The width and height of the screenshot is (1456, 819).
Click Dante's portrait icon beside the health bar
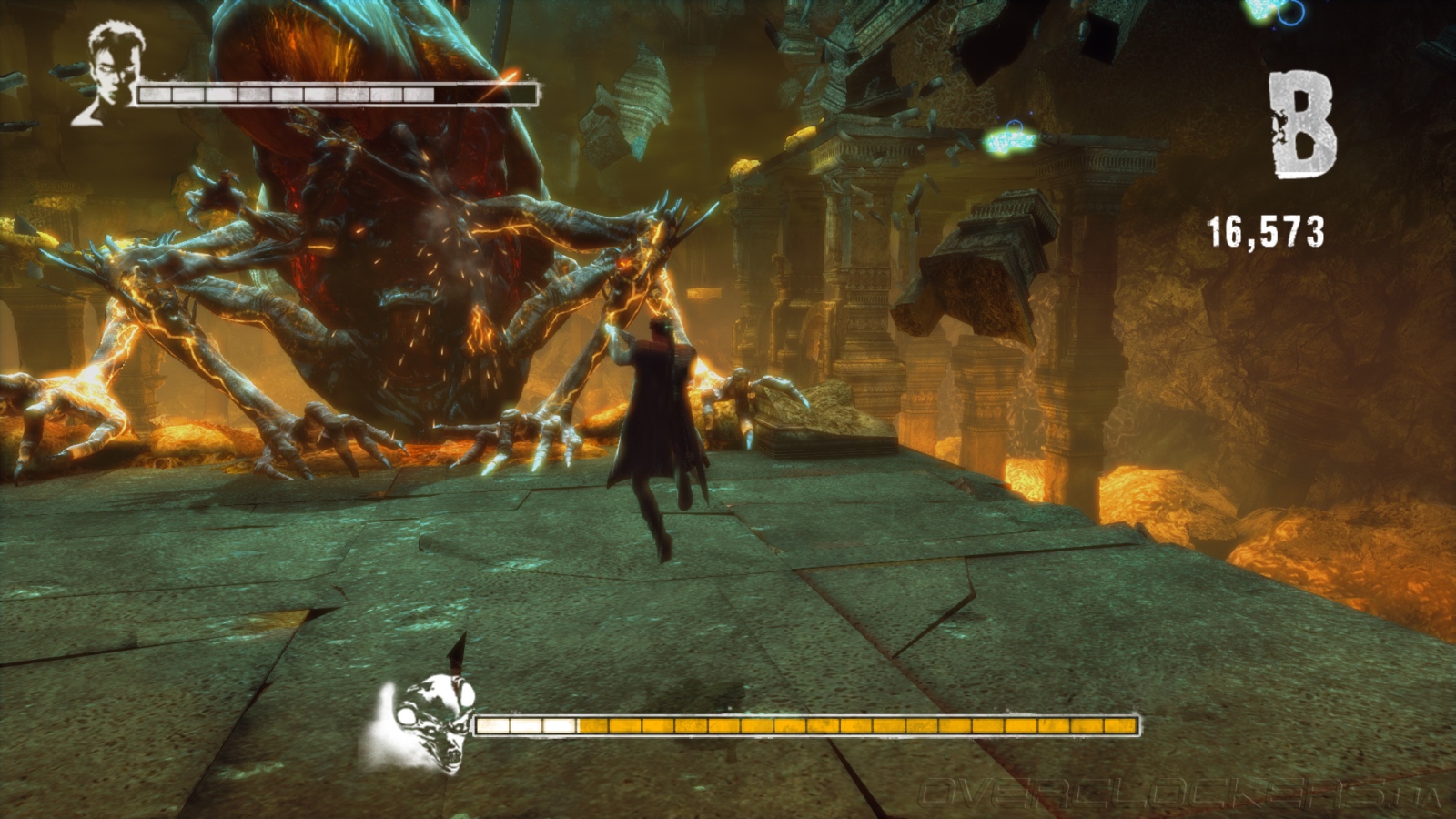pos(111,72)
